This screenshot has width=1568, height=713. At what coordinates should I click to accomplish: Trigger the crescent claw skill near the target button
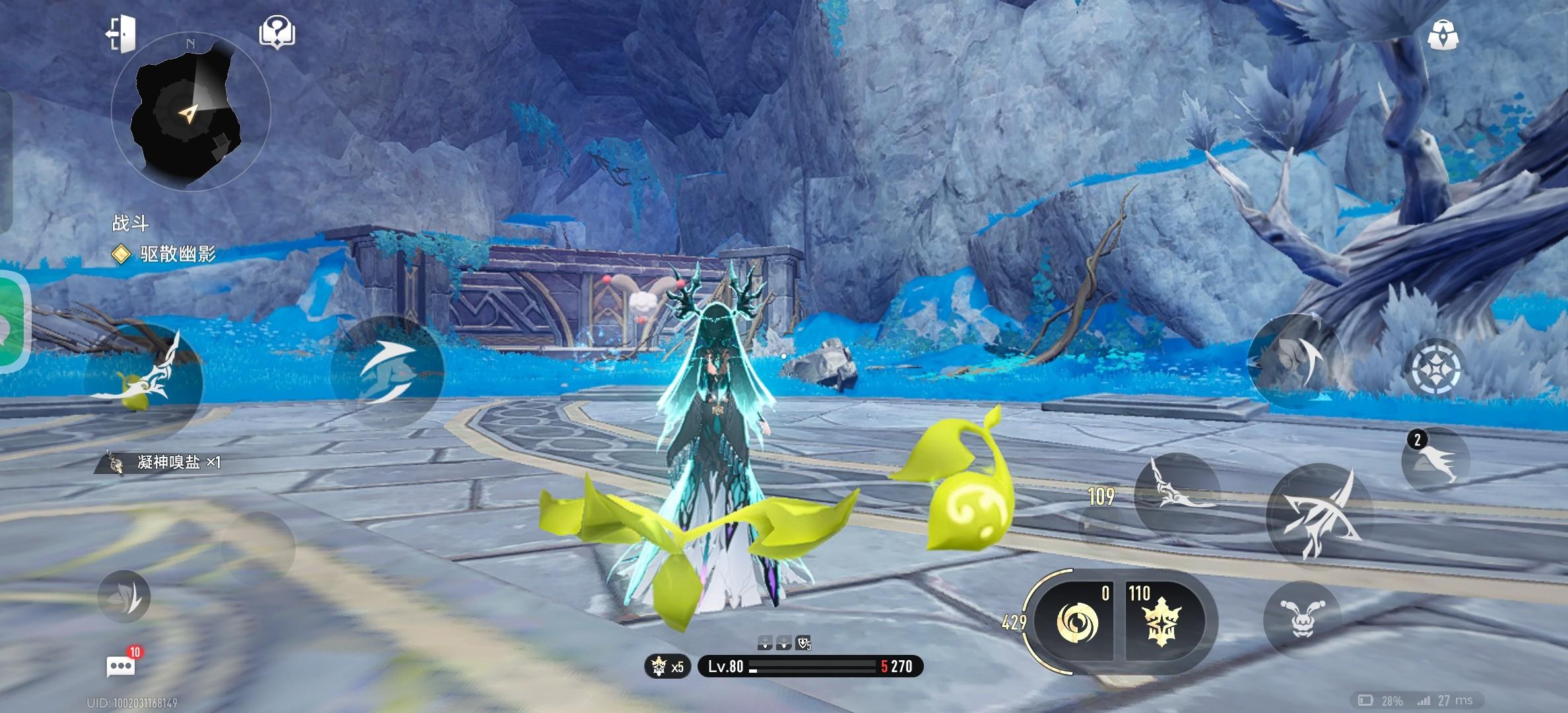1295,361
